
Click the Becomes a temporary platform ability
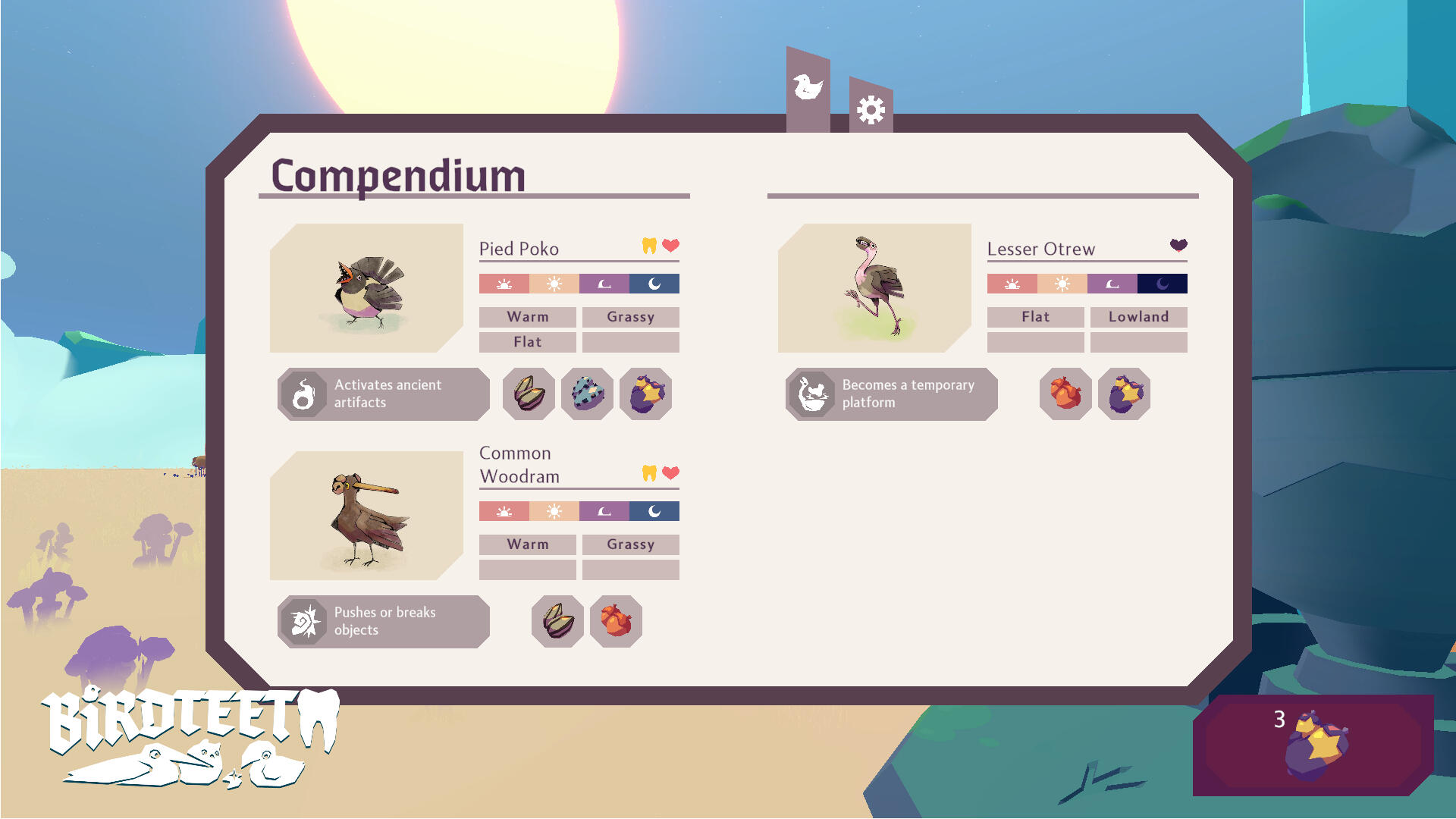(x=892, y=394)
